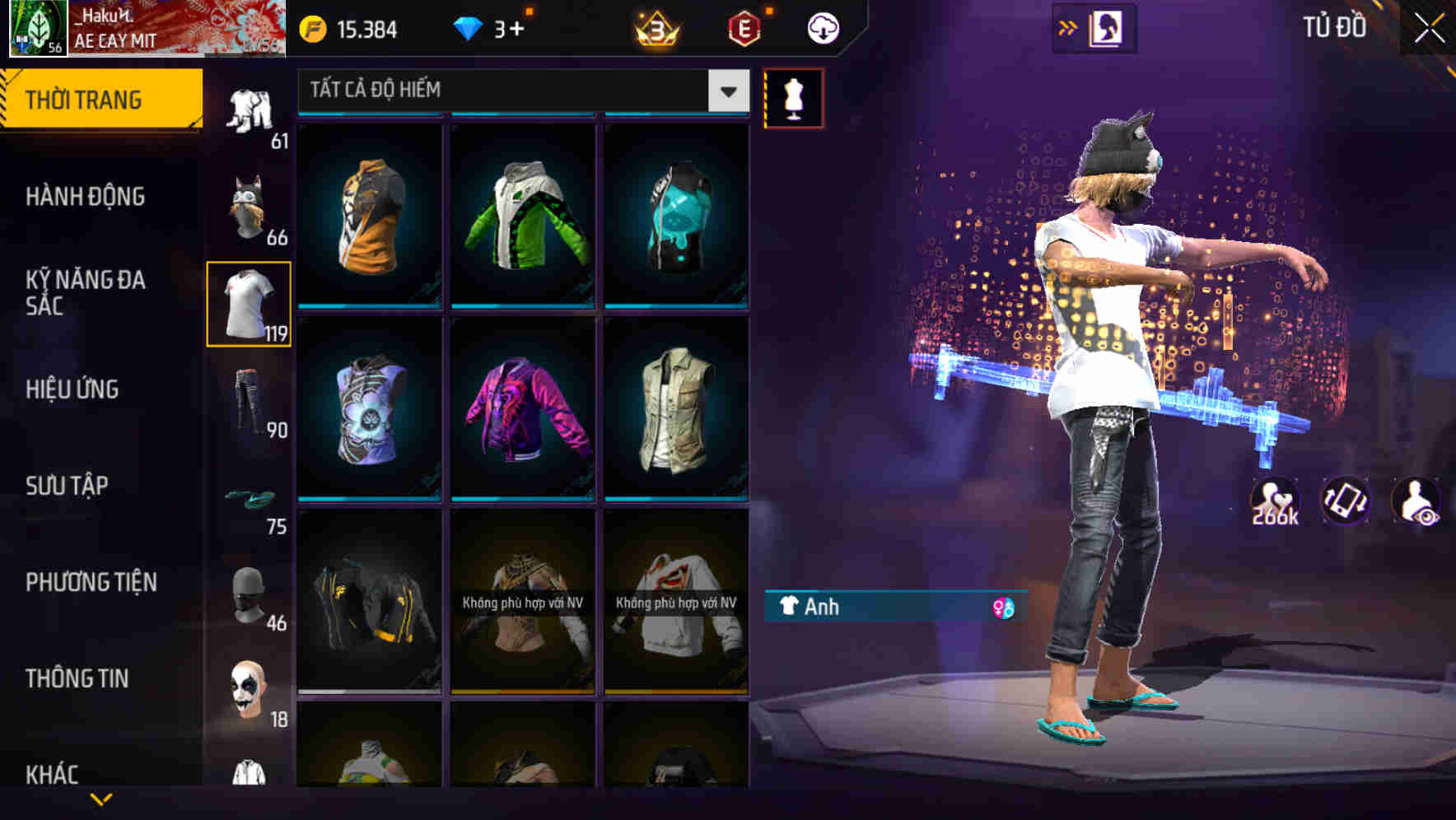Expand the left menu with the bottom chevron

(101, 797)
